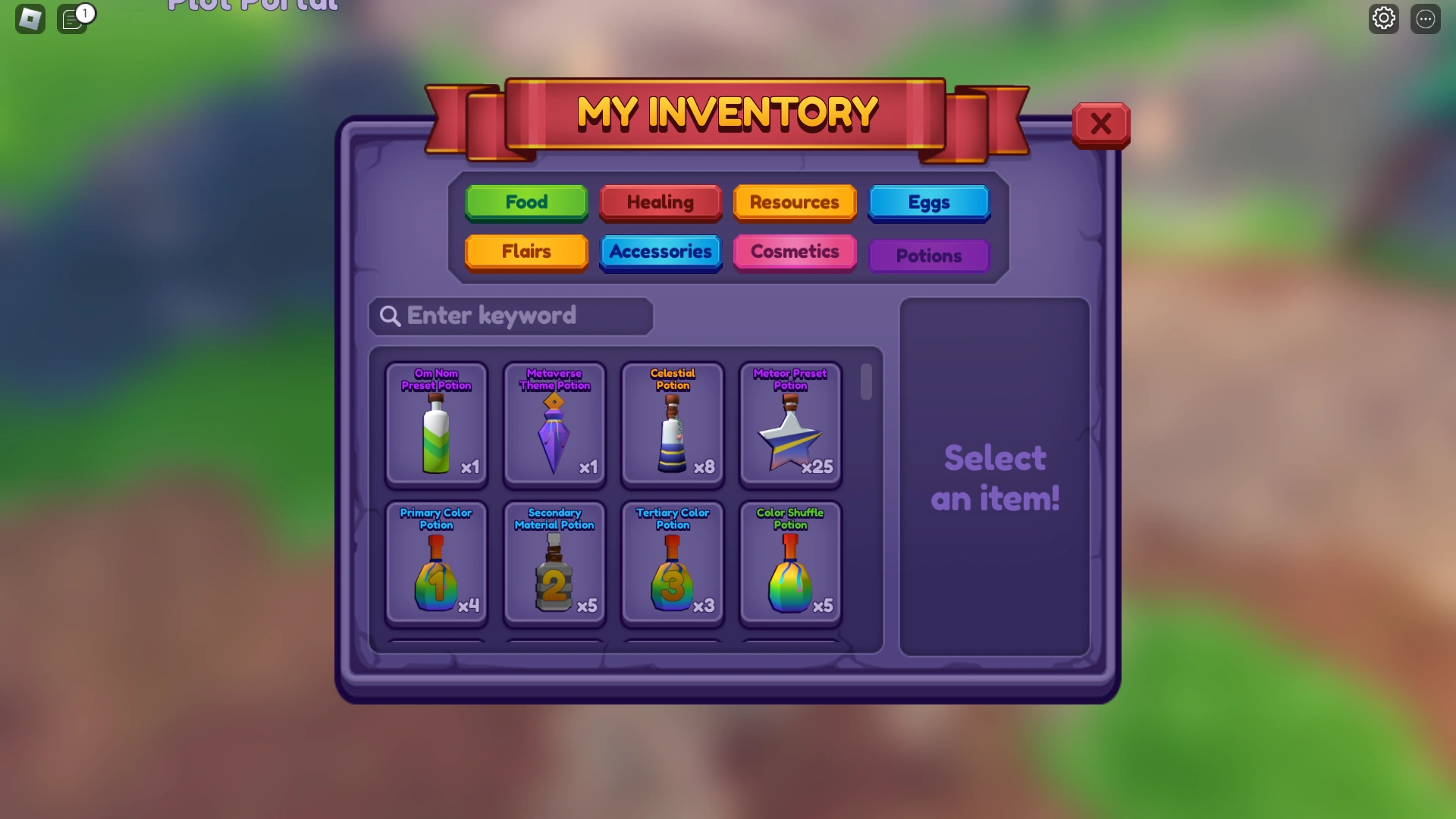Click the Roblox menu icon
Screen dimensions: 1456x819
(29, 18)
